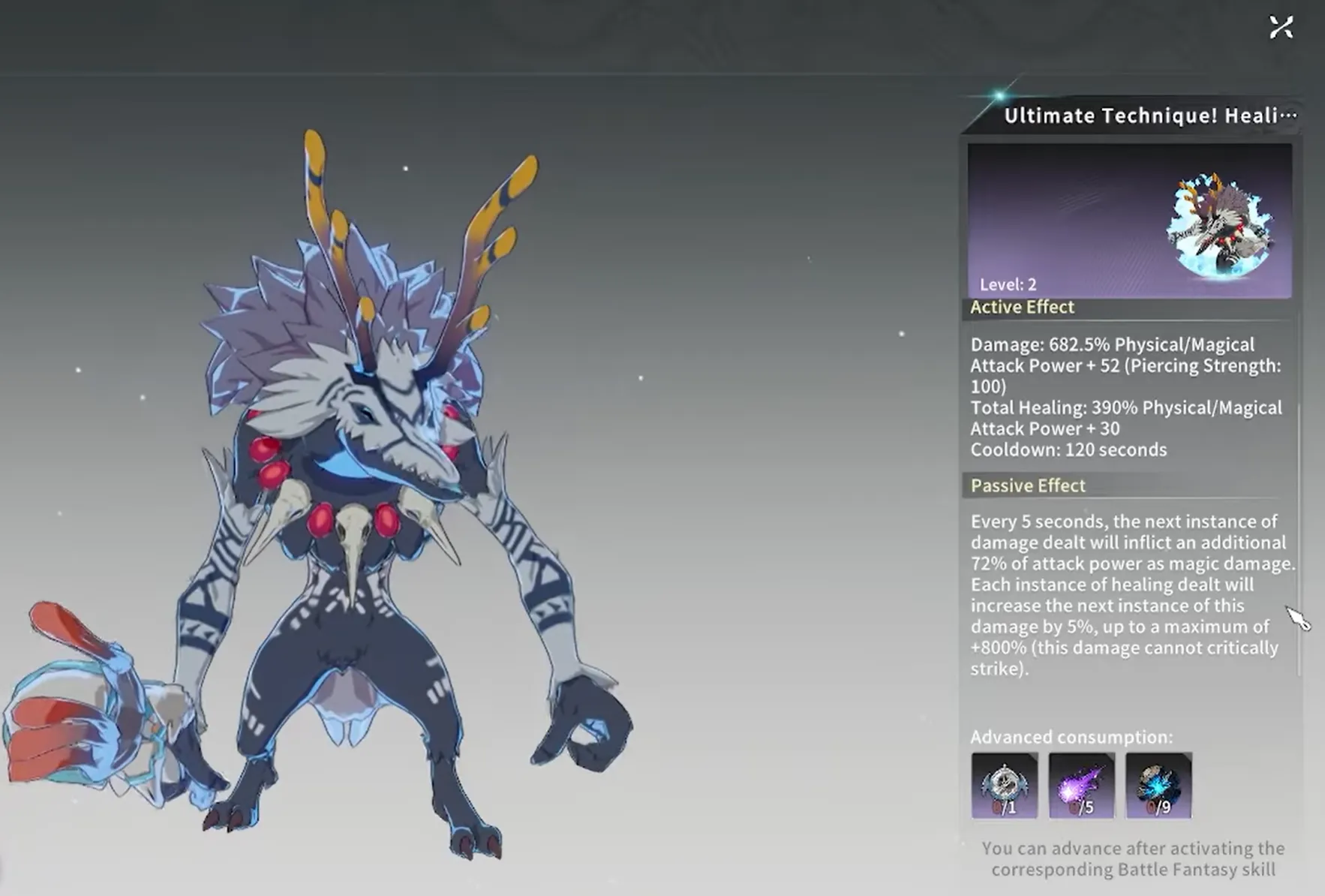Image resolution: width=1325 pixels, height=896 pixels.
Task: Select the purple comet consumption material (0/5)
Action: [1081, 786]
